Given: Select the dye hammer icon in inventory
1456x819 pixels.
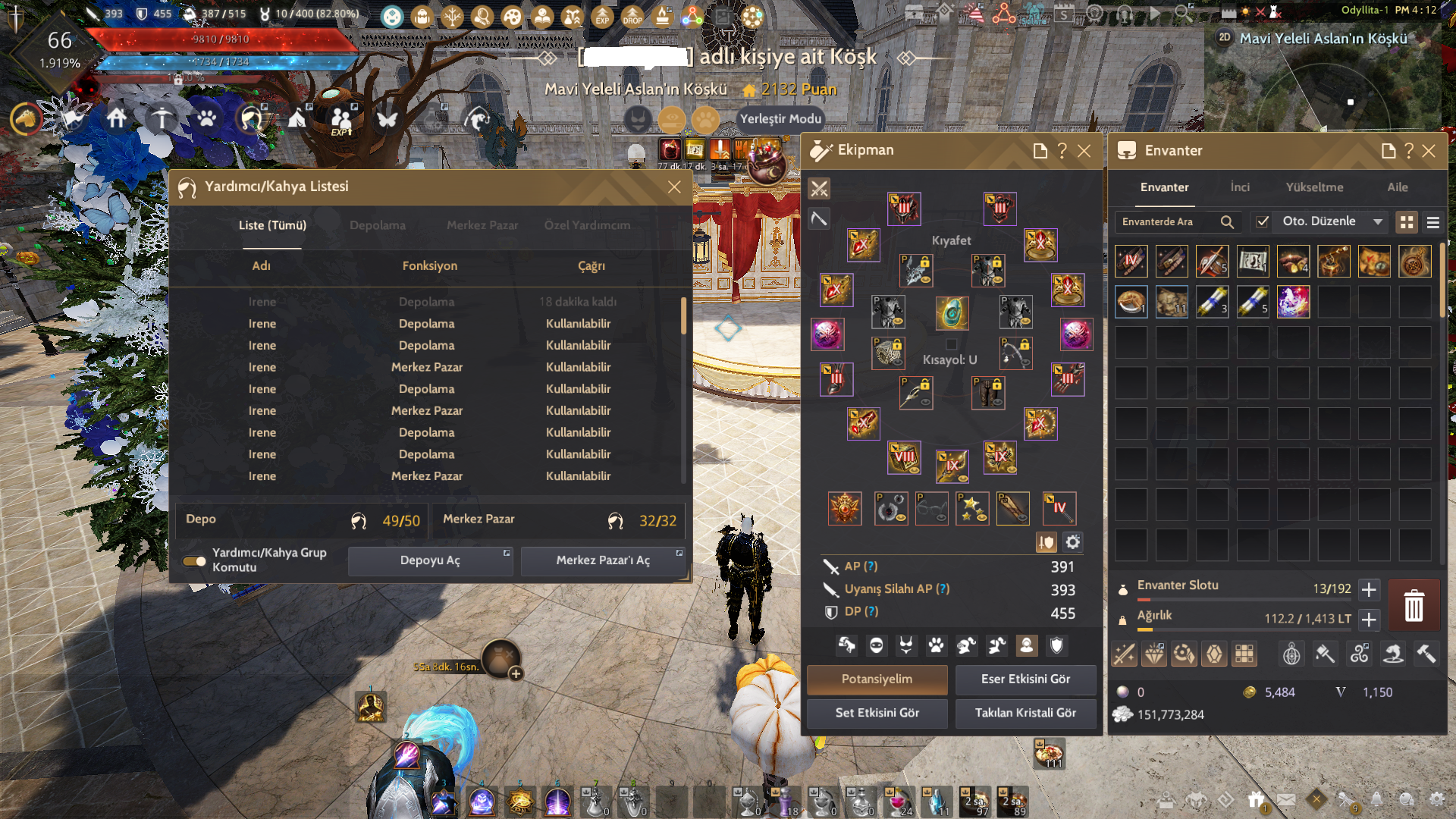Looking at the screenshot, I should pos(1325,653).
